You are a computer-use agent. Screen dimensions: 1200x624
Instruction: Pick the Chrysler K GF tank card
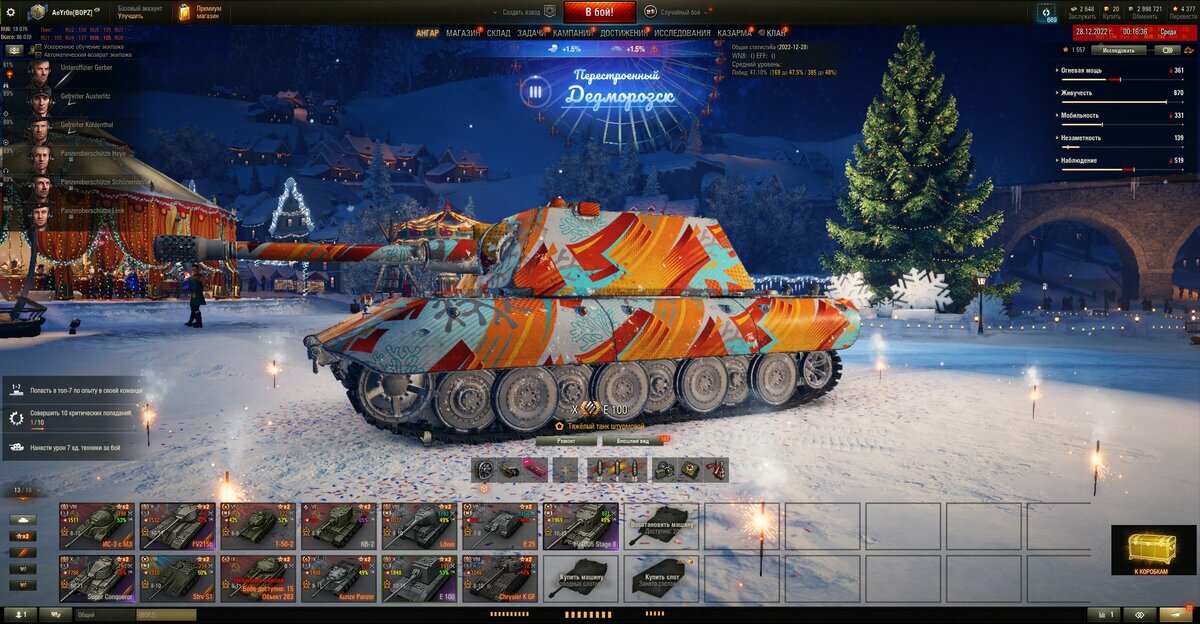point(500,578)
